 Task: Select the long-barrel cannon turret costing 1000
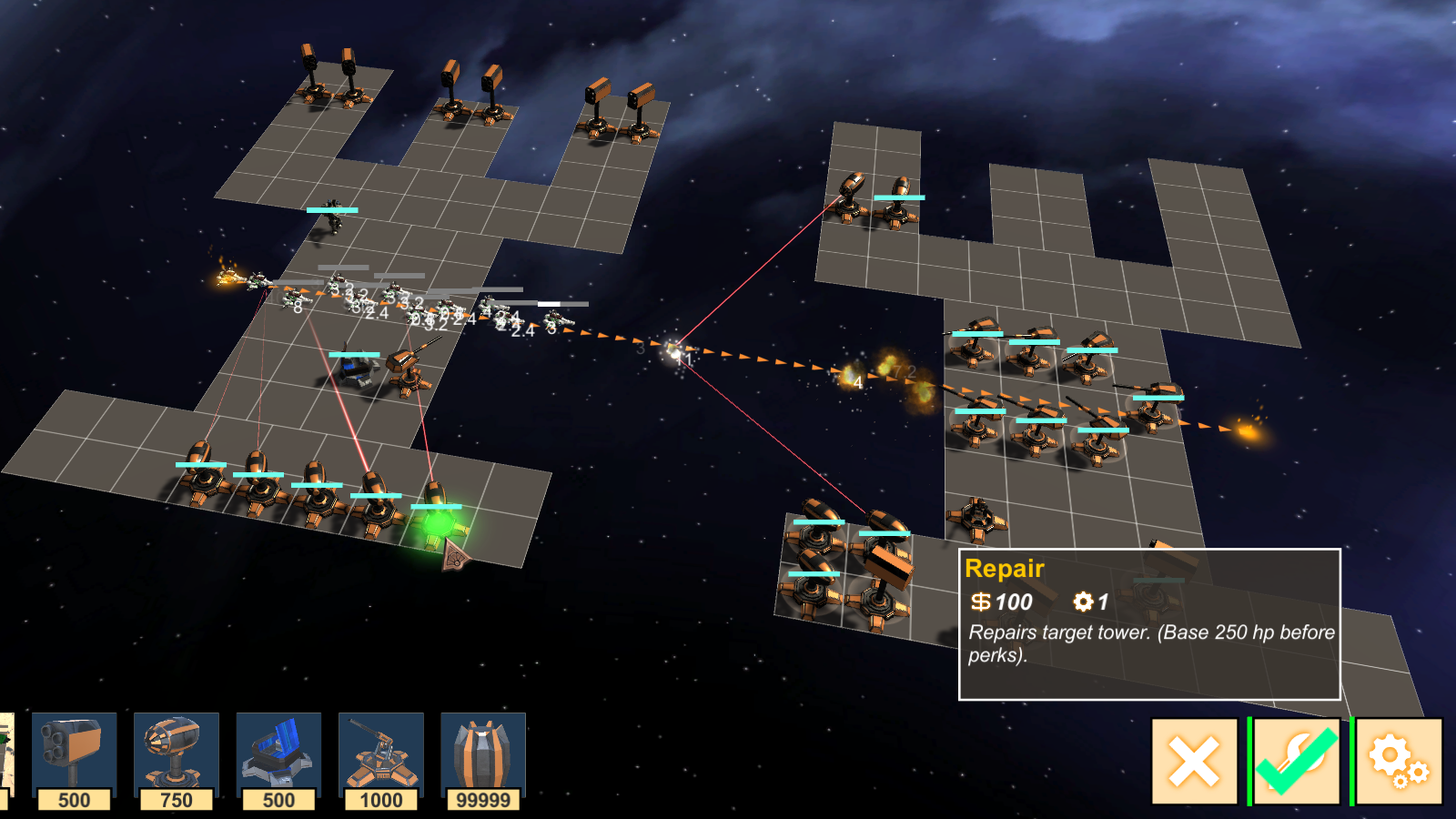[x=380, y=760]
